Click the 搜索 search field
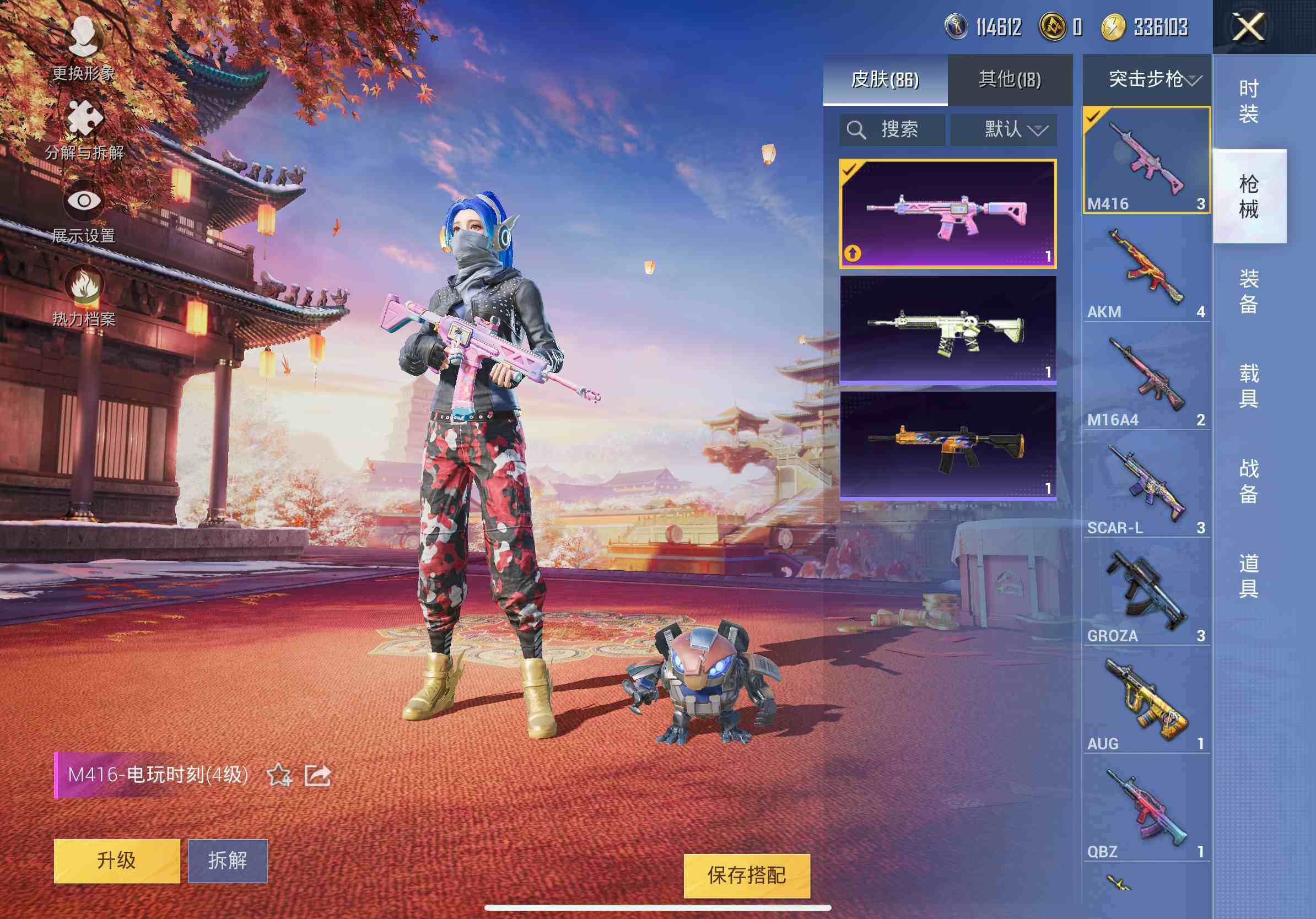The height and width of the screenshot is (919, 1316). click(892, 129)
